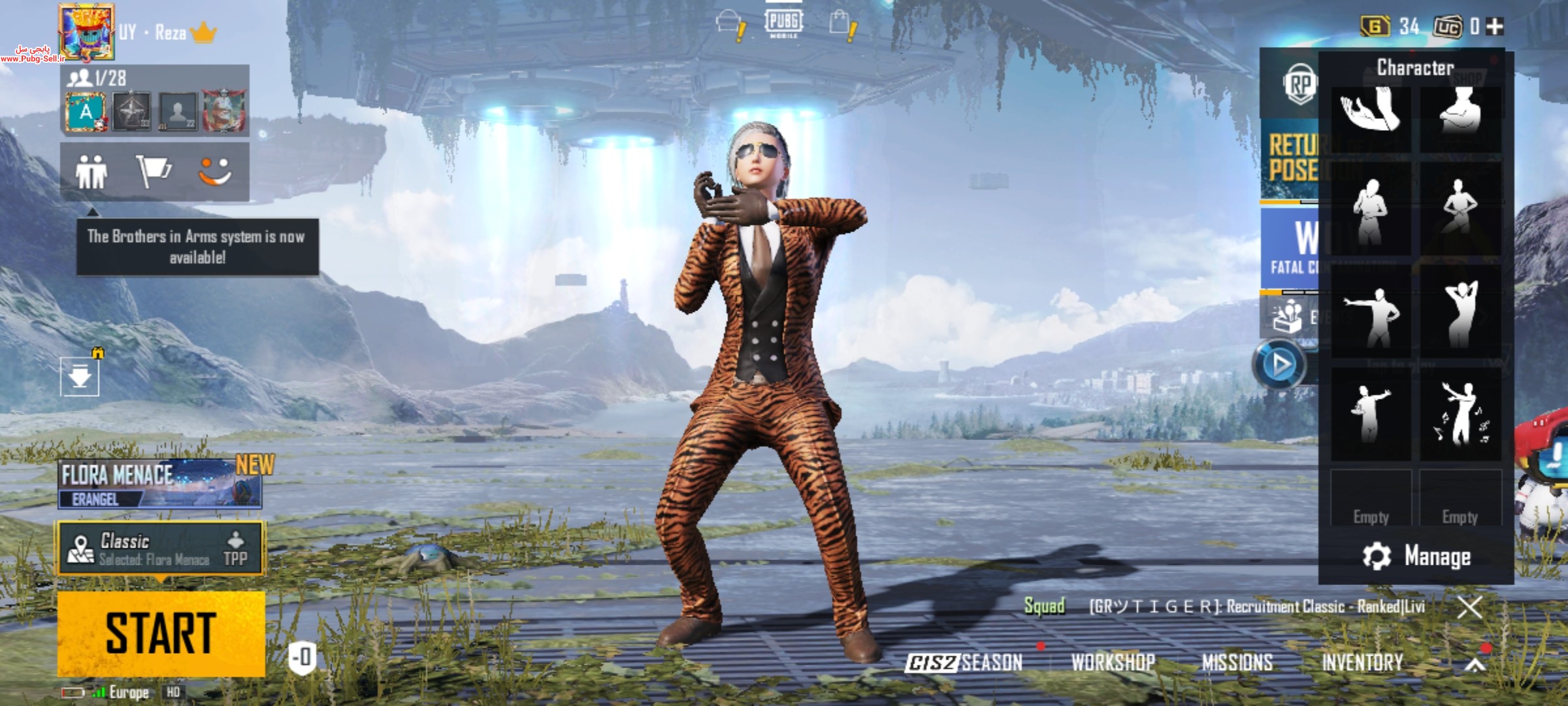Image resolution: width=1568 pixels, height=706 pixels.
Task: Open the friends icon with two figures
Action: click(x=91, y=173)
